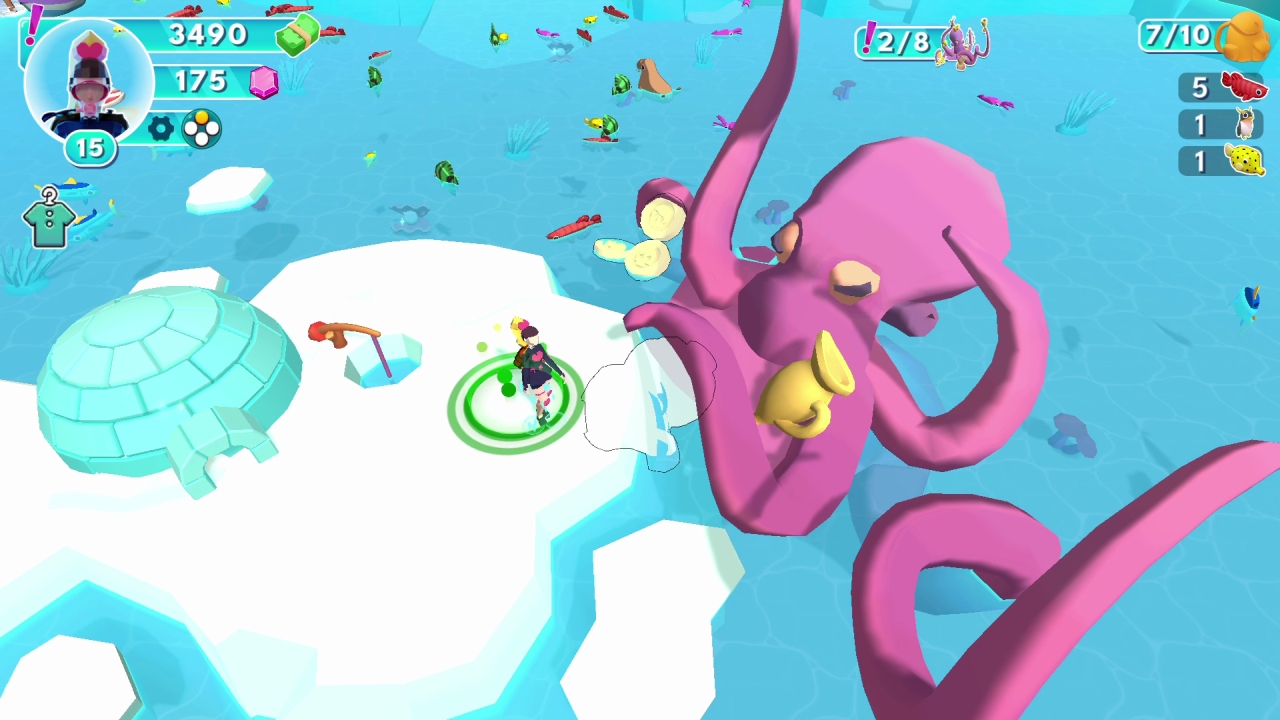Click the pink gem currency icon
This screenshot has width=1280, height=720.
[x=263, y=82]
